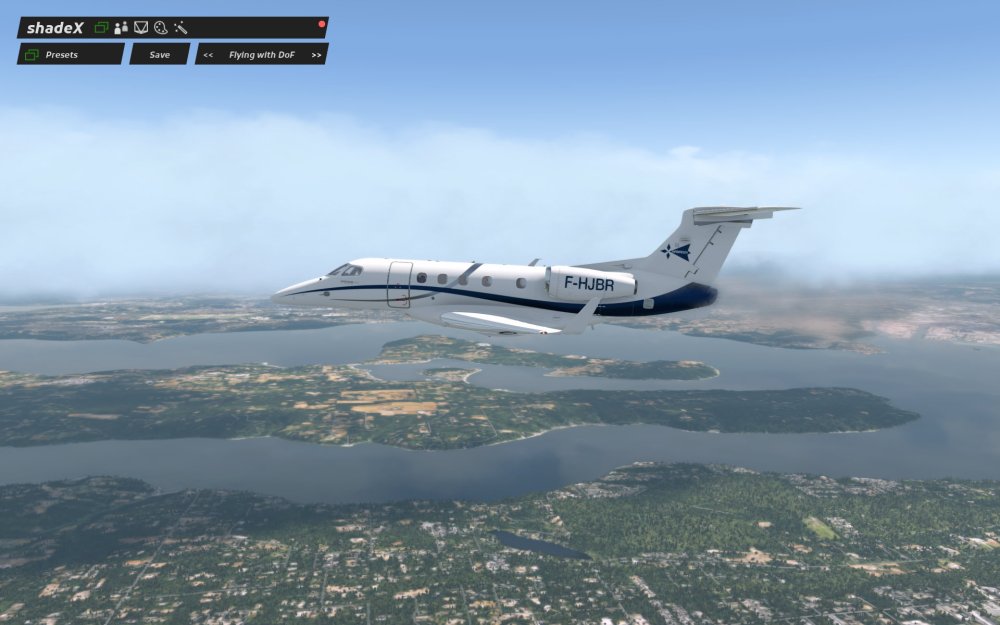
Task: Go to the next preset with >>
Action: tap(316, 55)
